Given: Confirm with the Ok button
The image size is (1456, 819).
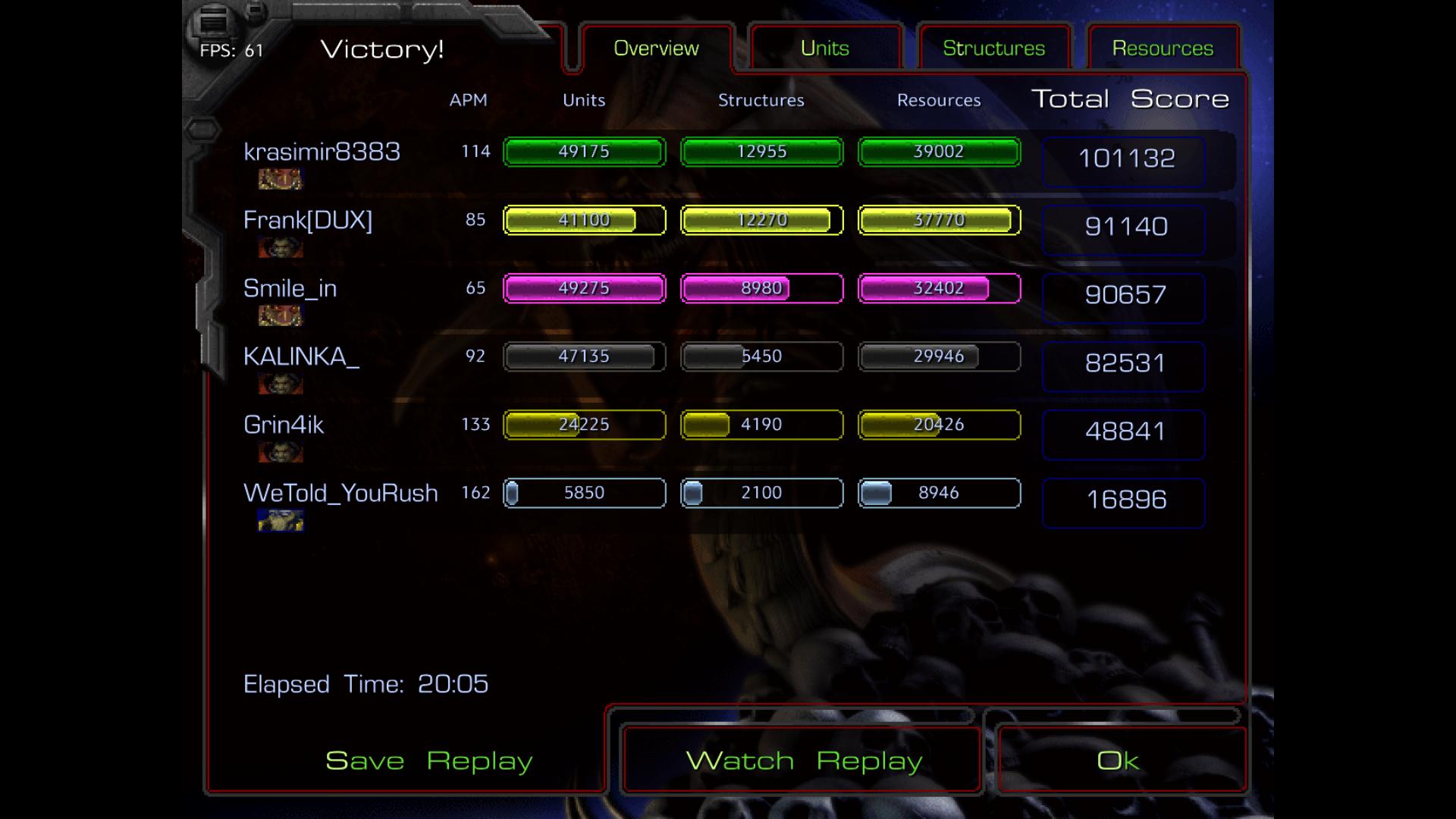Looking at the screenshot, I should 1118,761.
